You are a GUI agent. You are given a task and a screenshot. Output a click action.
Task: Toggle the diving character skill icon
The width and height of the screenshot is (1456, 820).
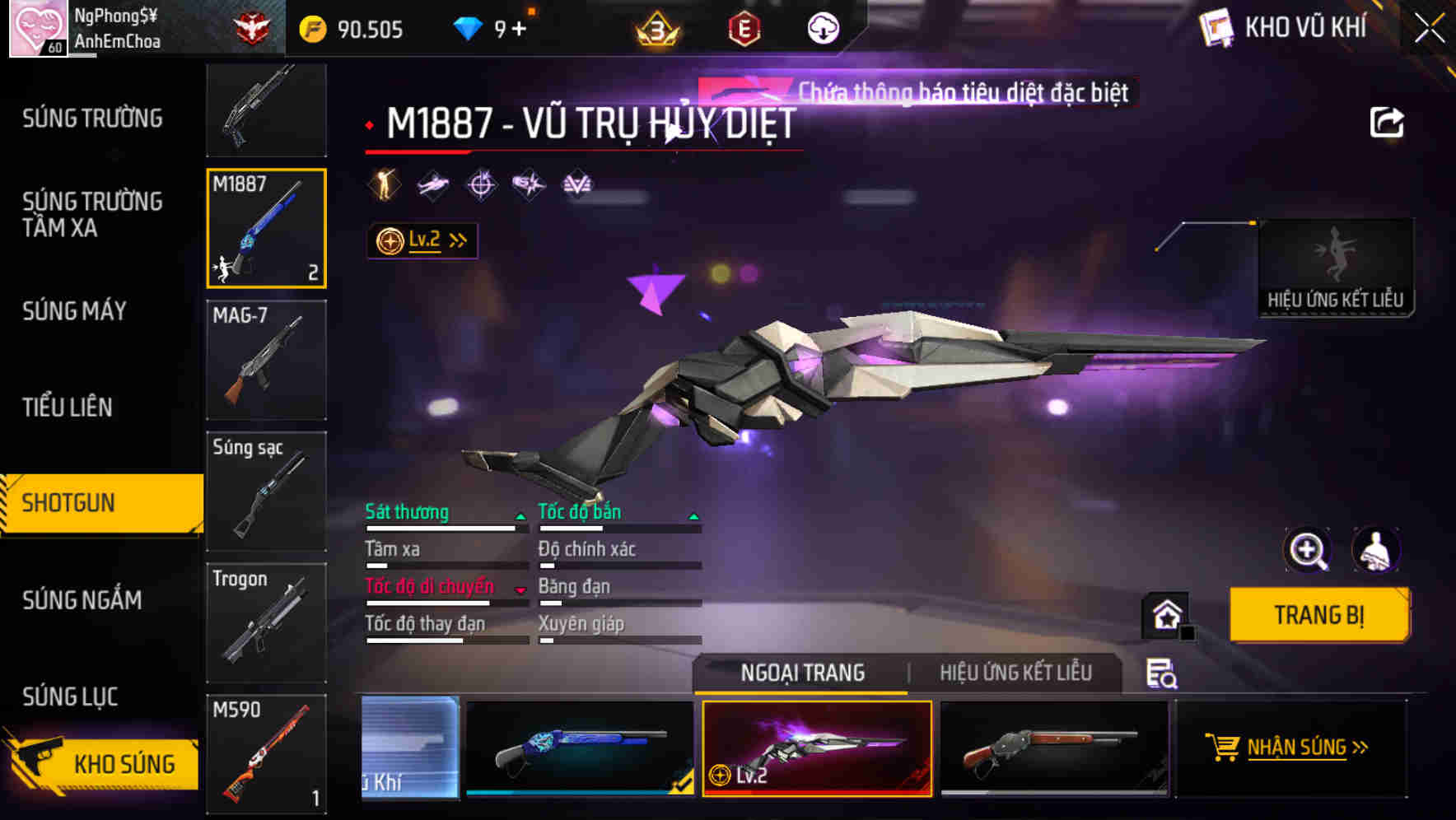coord(432,184)
